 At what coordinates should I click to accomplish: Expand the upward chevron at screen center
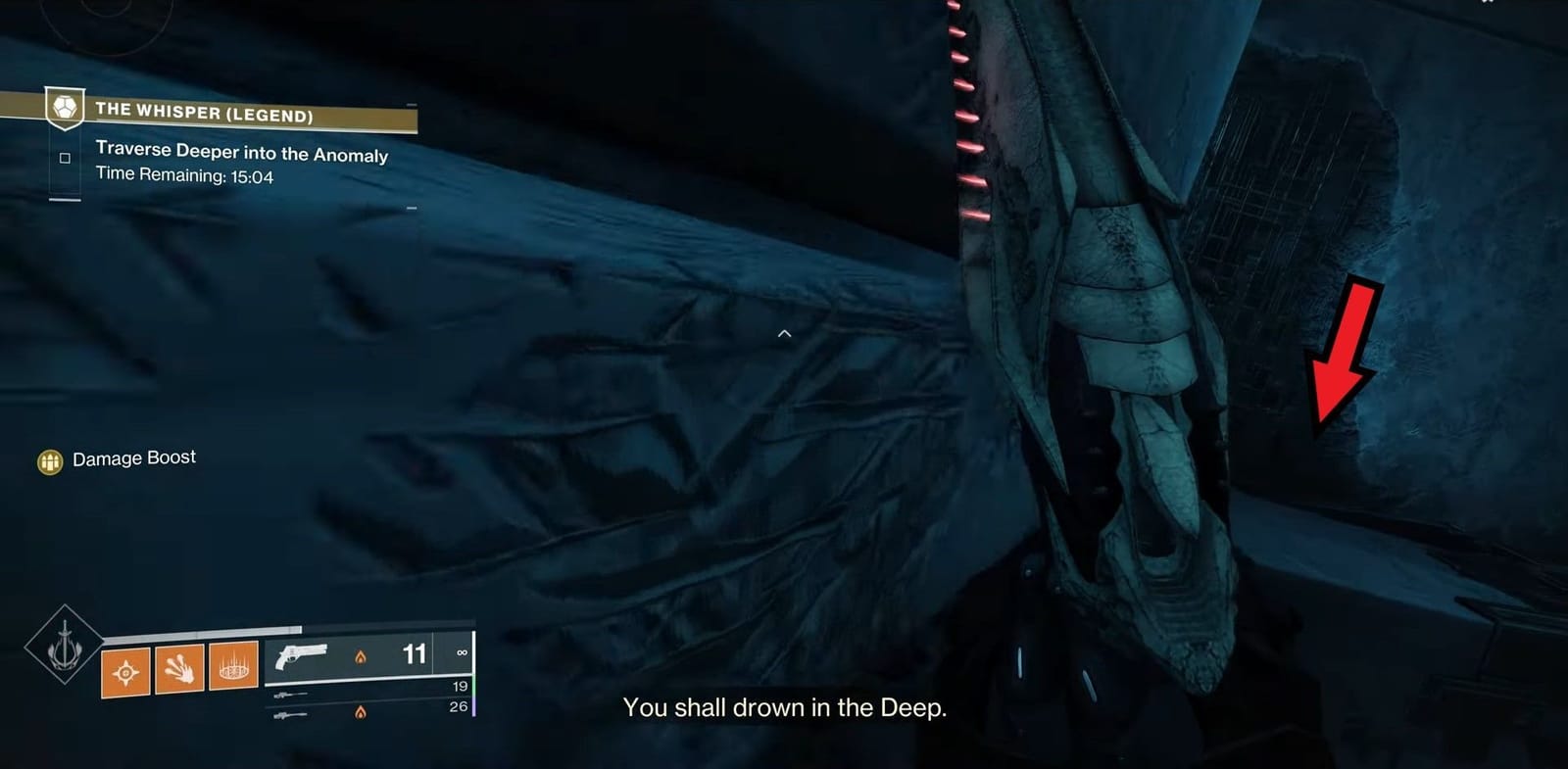[x=783, y=333]
